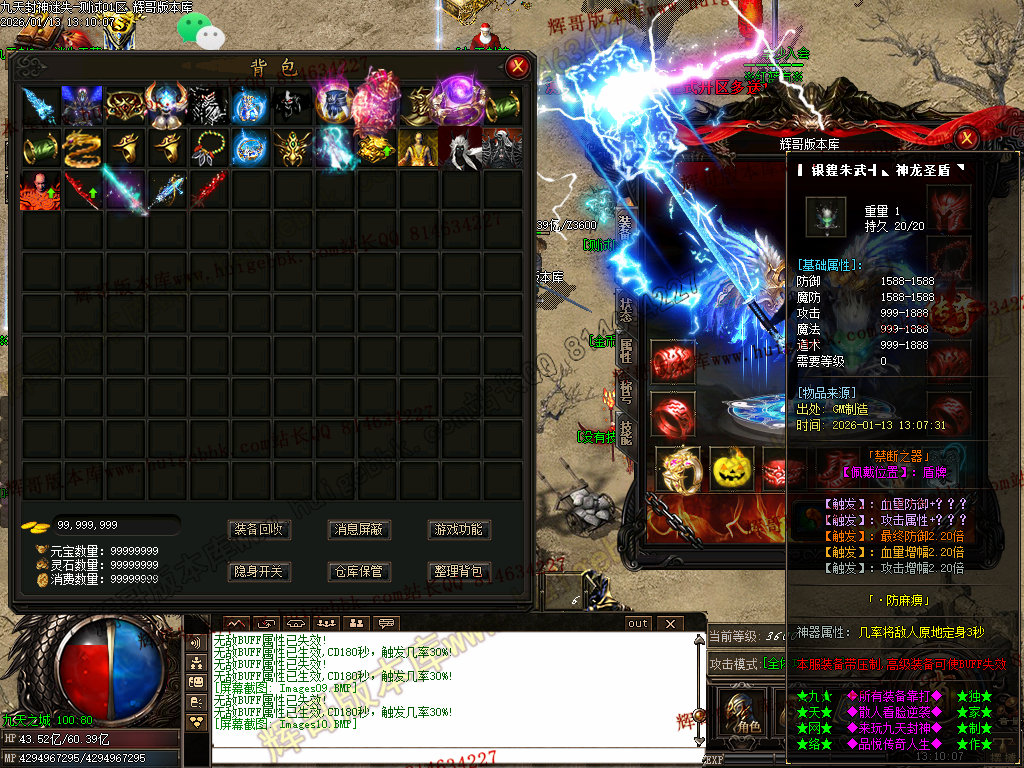Screen dimensions: 1024x768
Task: Toggle the 隐身开关 button
Action: (x=259, y=571)
